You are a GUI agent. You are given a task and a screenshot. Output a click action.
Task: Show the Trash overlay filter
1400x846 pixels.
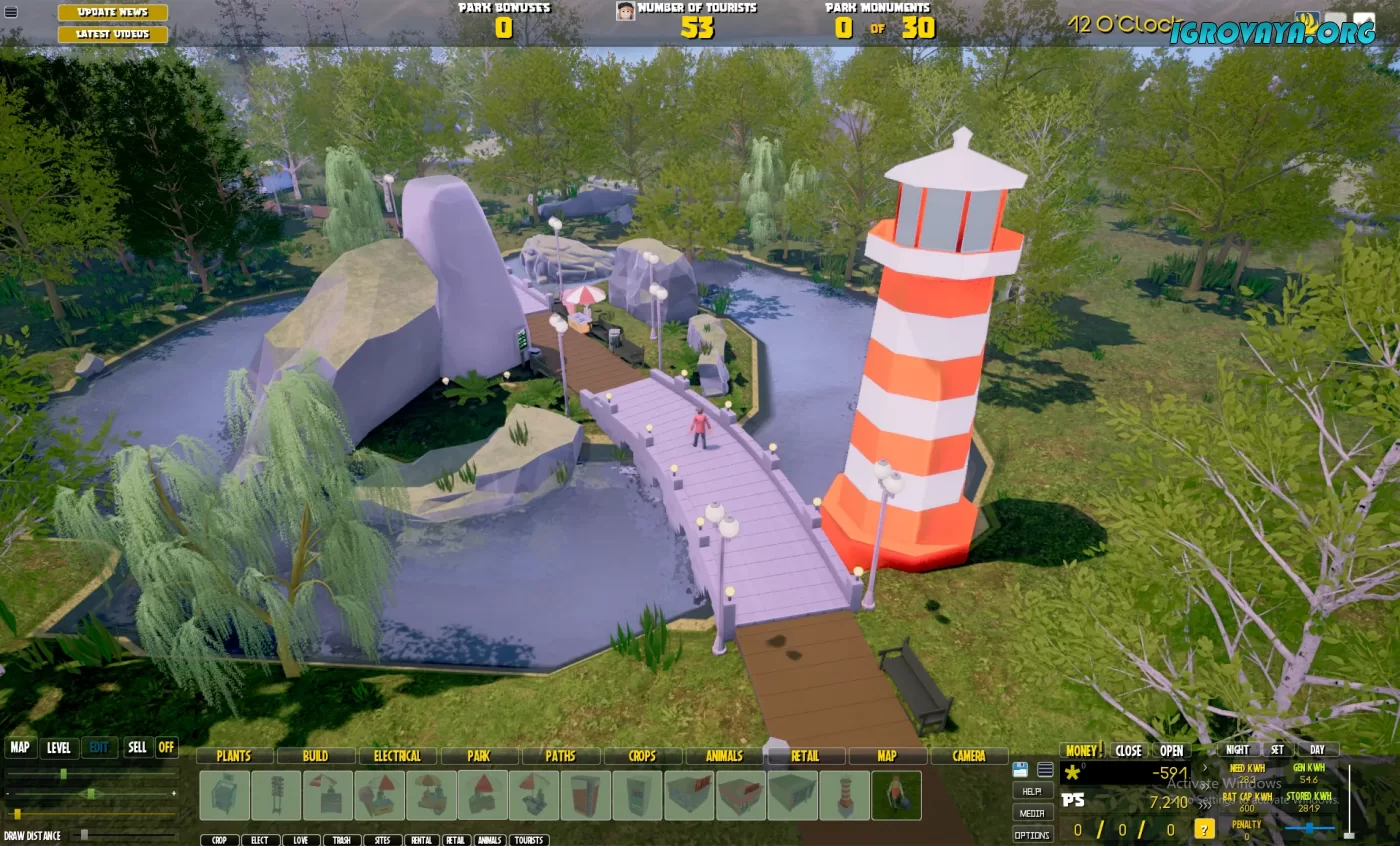tap(342, 840)
